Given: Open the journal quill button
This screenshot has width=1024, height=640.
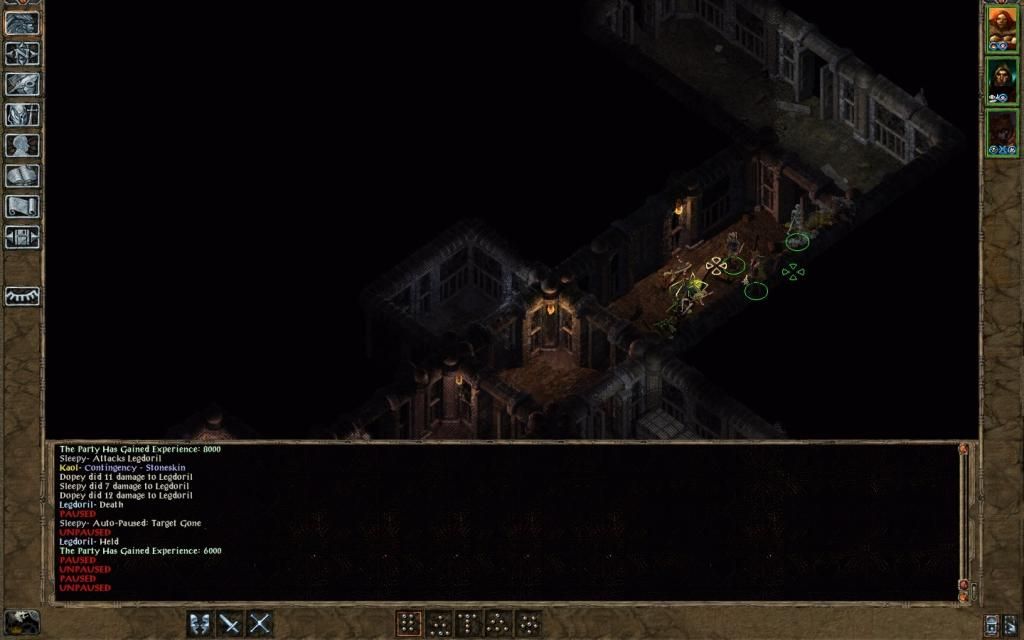Looking at the screenshot, I should 22,84.
